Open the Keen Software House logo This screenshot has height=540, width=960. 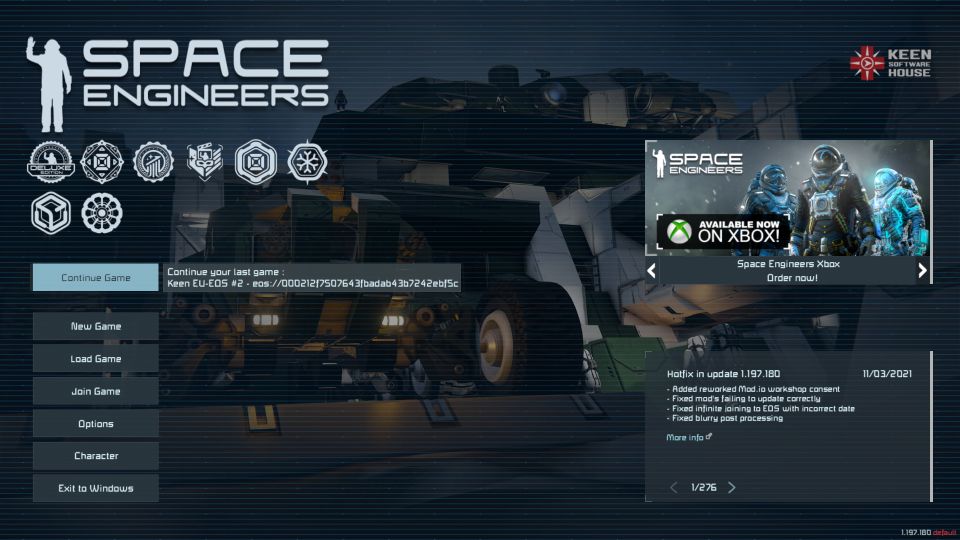(x=890, y=63)
